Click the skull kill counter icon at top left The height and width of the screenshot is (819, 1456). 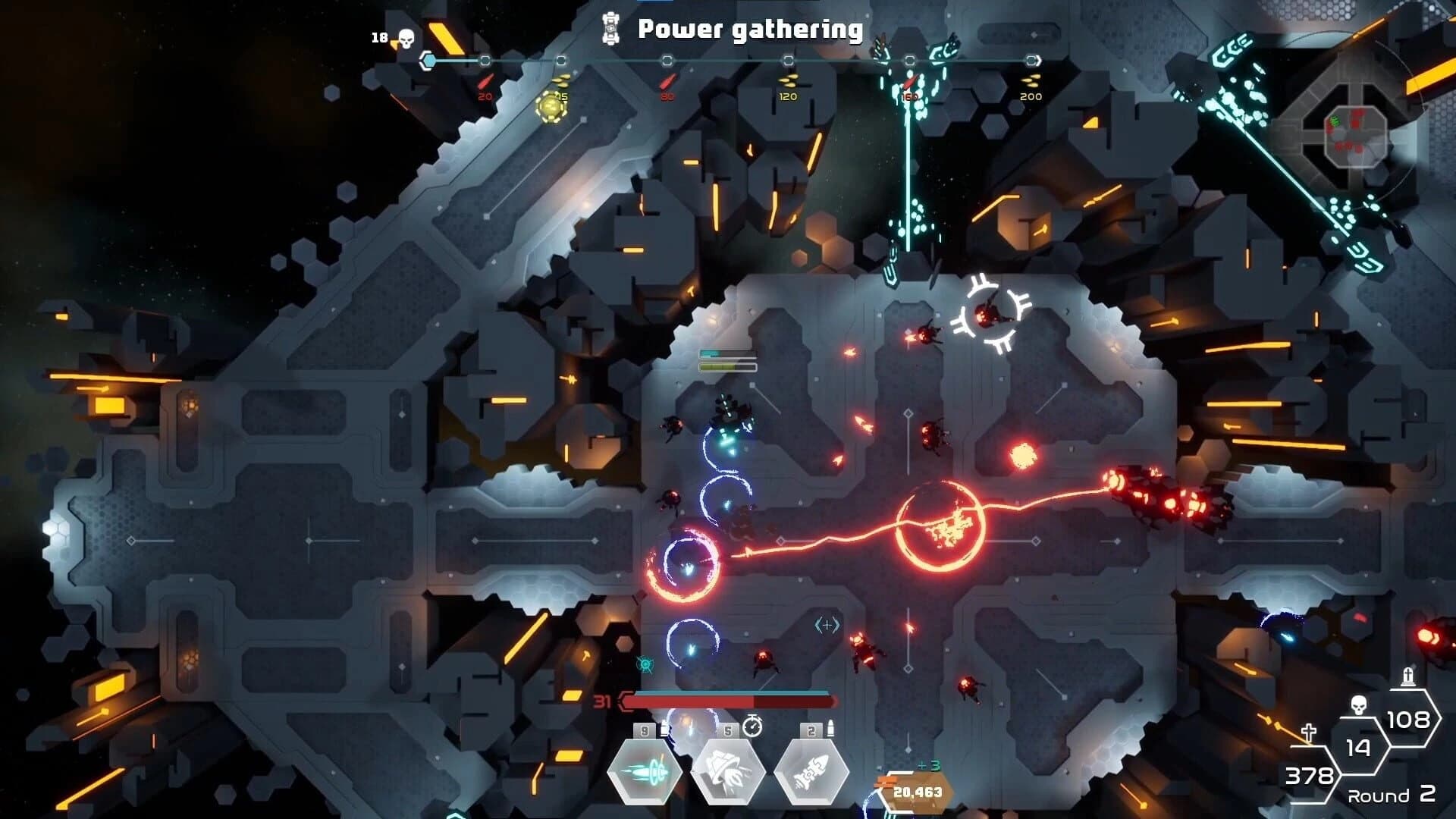(x=406, y=36)
